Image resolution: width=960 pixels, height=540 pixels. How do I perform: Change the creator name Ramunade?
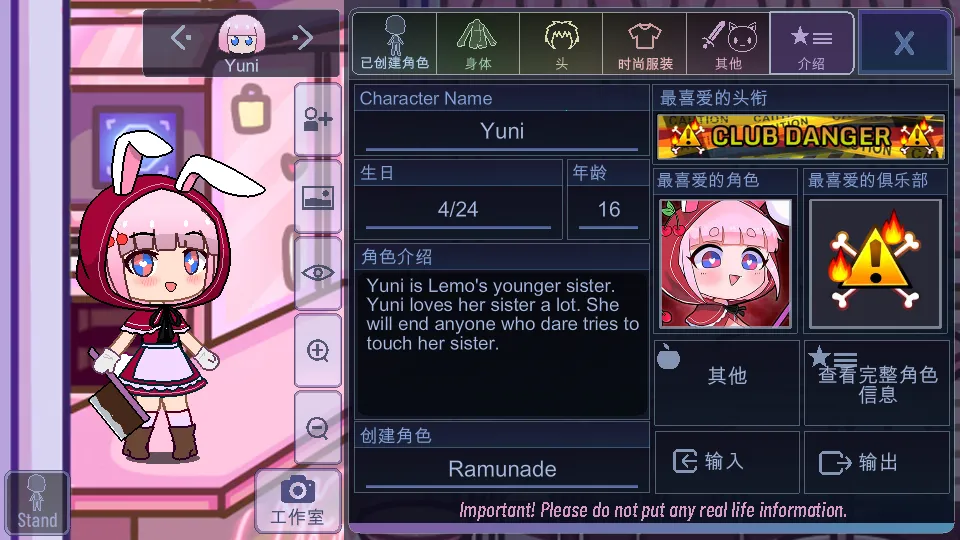pos(502,469)
